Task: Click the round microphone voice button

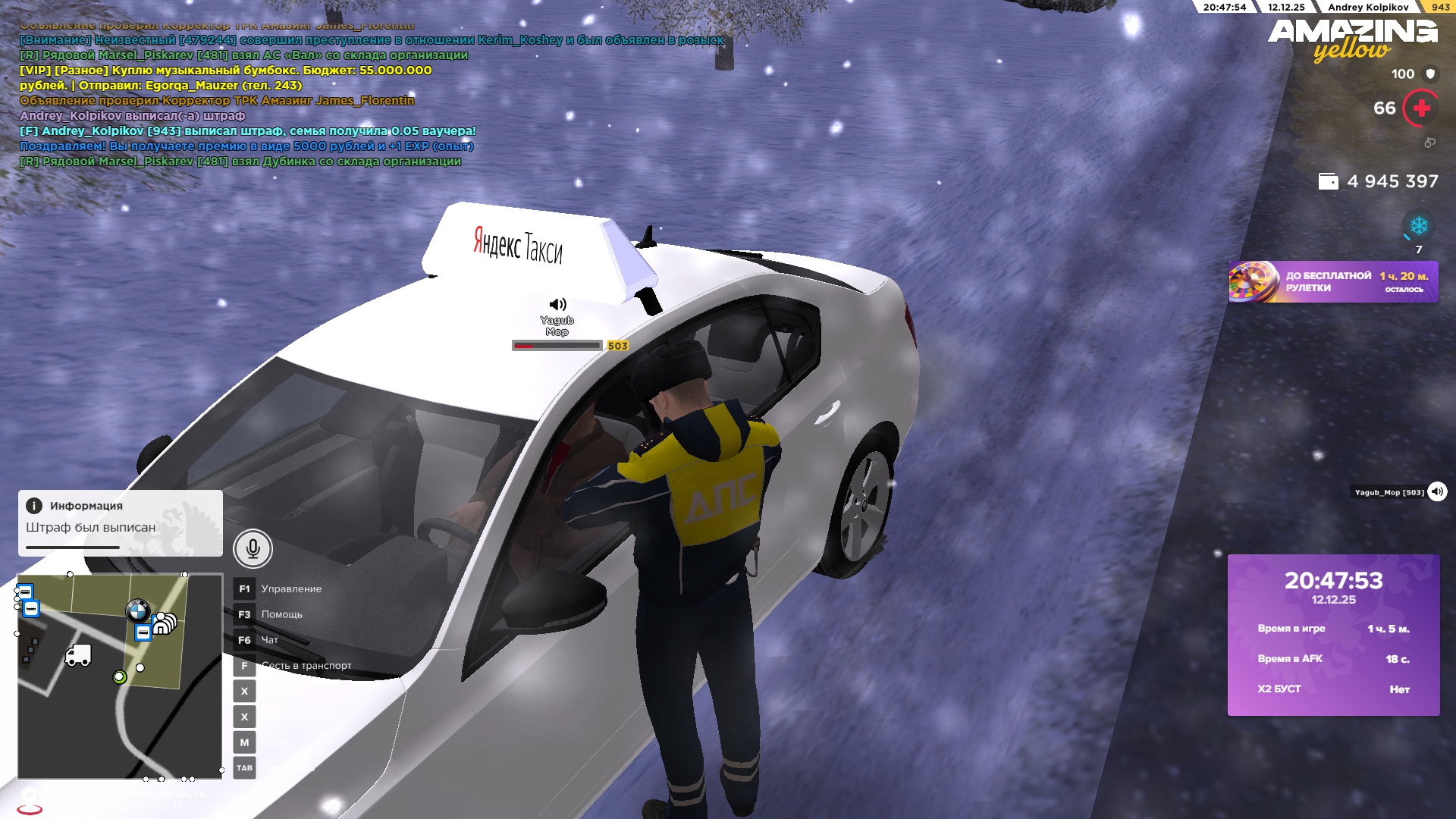Action: click(253, 548)
